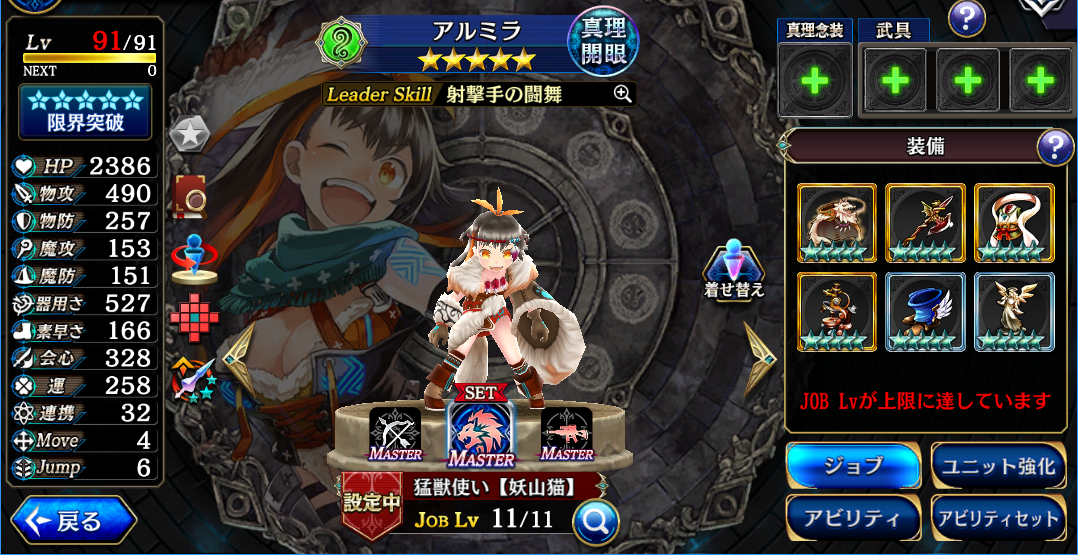1078x555 pixels.
Task: Open the アビリティセット ability set menu
Action: click(x=997, y=518)
